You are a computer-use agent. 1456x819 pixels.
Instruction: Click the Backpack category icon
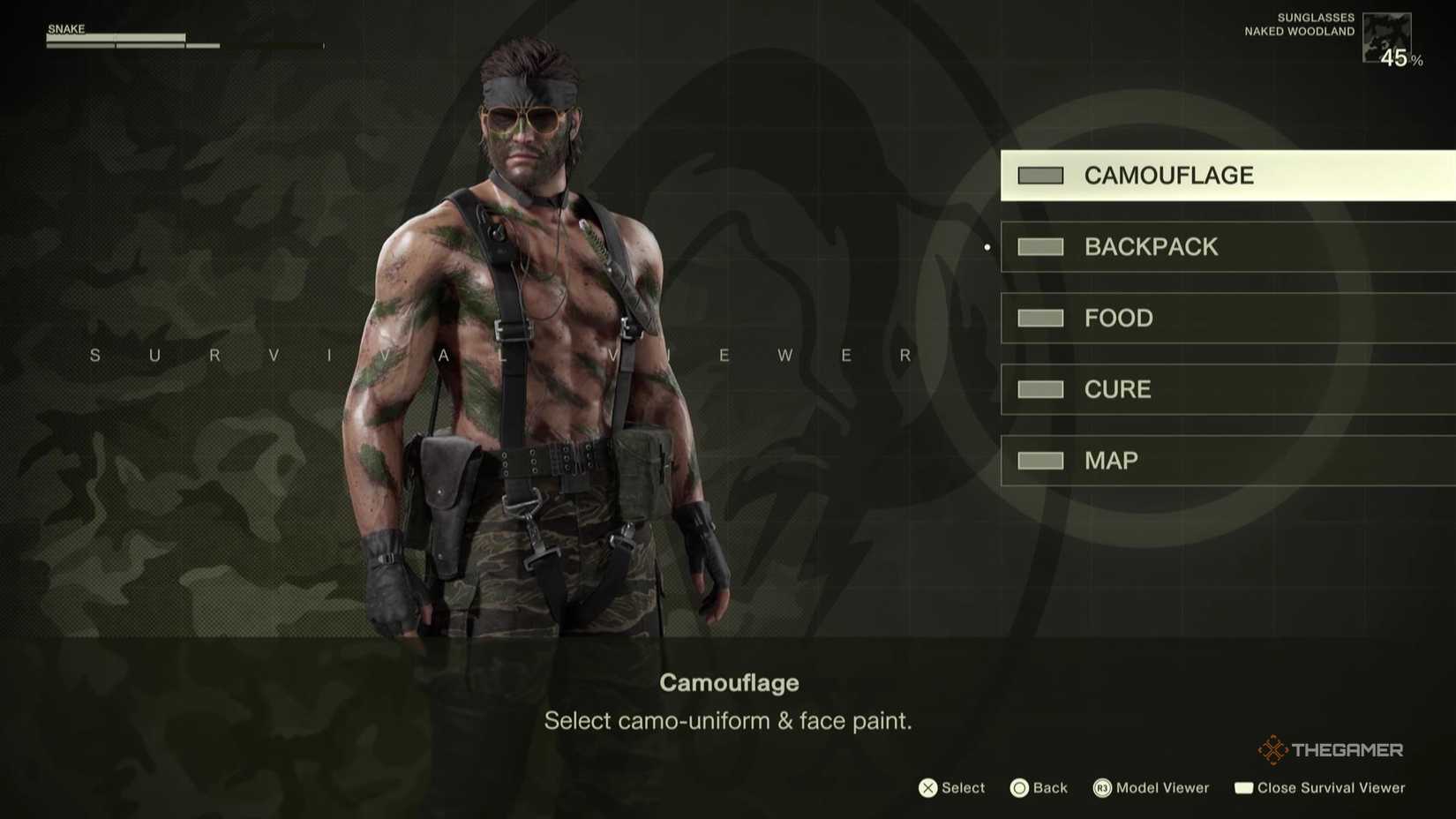[1039, 246]
